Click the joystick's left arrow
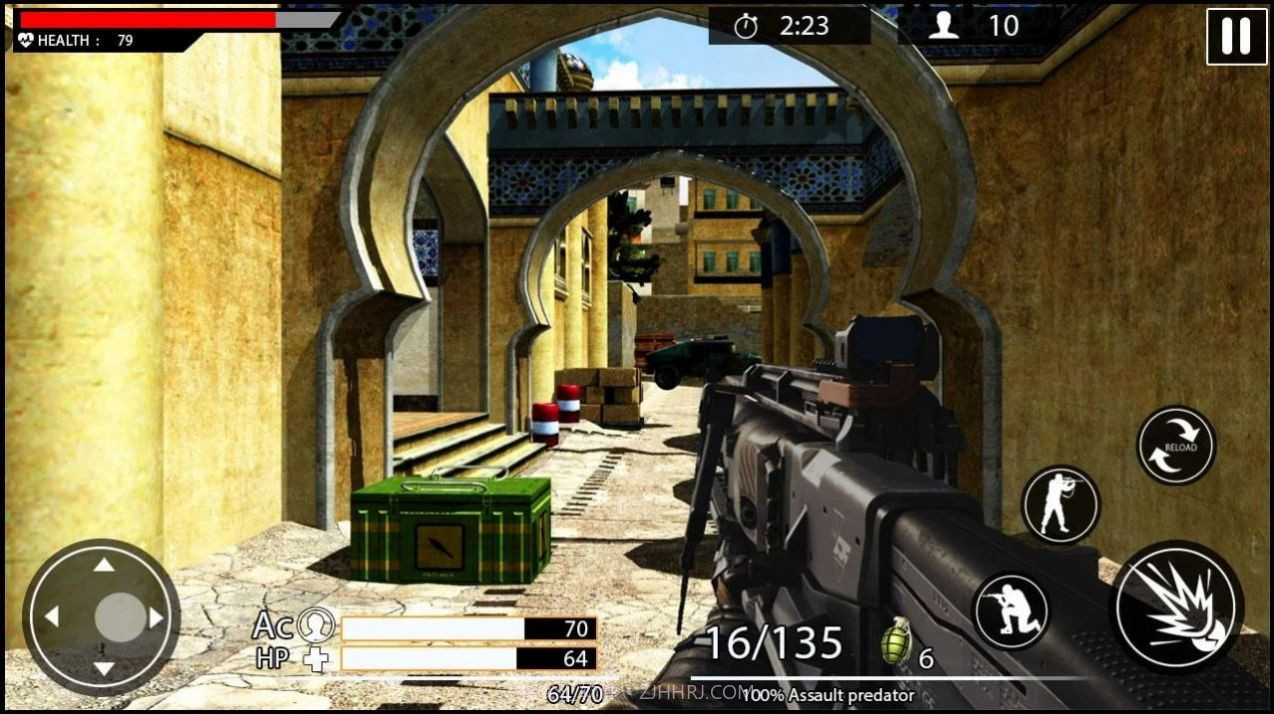The height and width of the screenshot is (714, 1274). tap(52, 617)
